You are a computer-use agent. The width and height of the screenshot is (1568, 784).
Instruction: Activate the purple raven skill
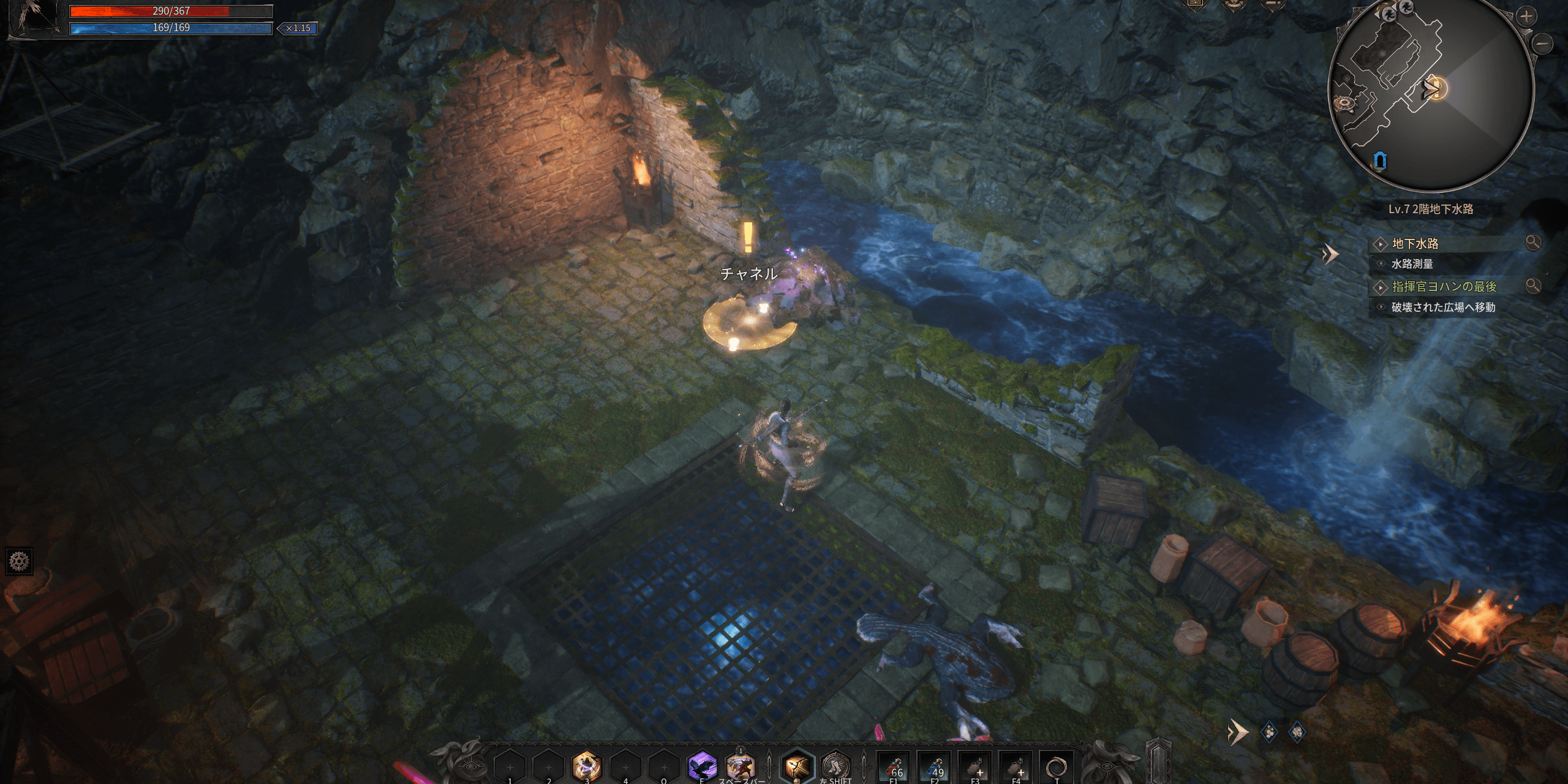coord(702,766)
